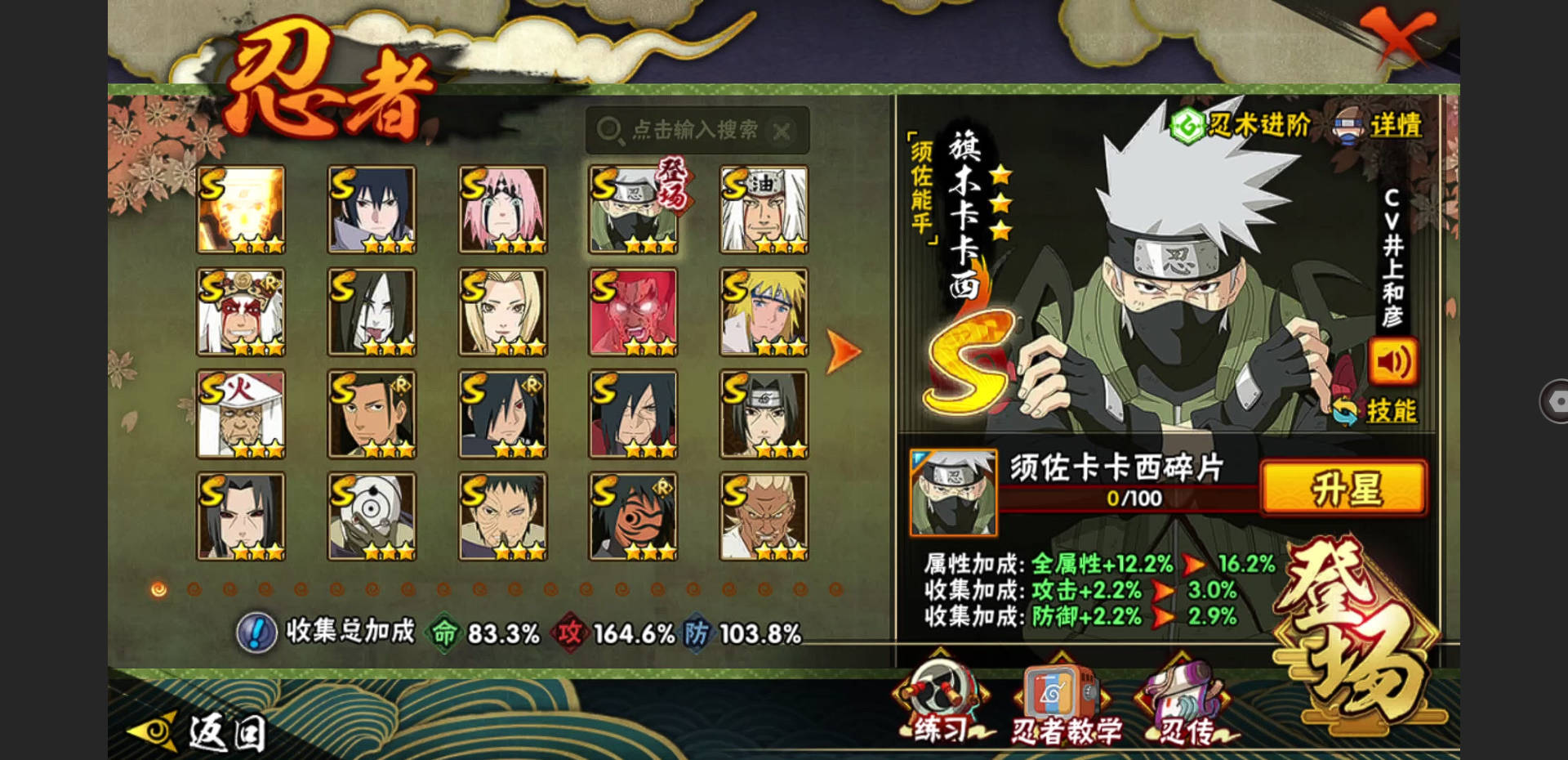The height and width of the screenshot is (760, 1568).
Task: Open the 练习 practice mode
Action: click(942, 708)
